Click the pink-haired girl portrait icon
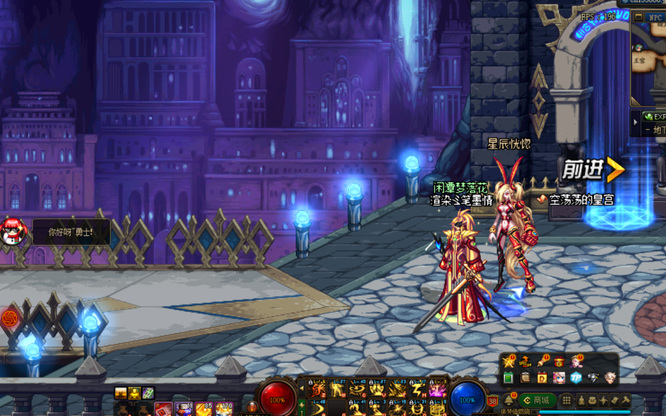Screen dimensions: 666x416 559,378
